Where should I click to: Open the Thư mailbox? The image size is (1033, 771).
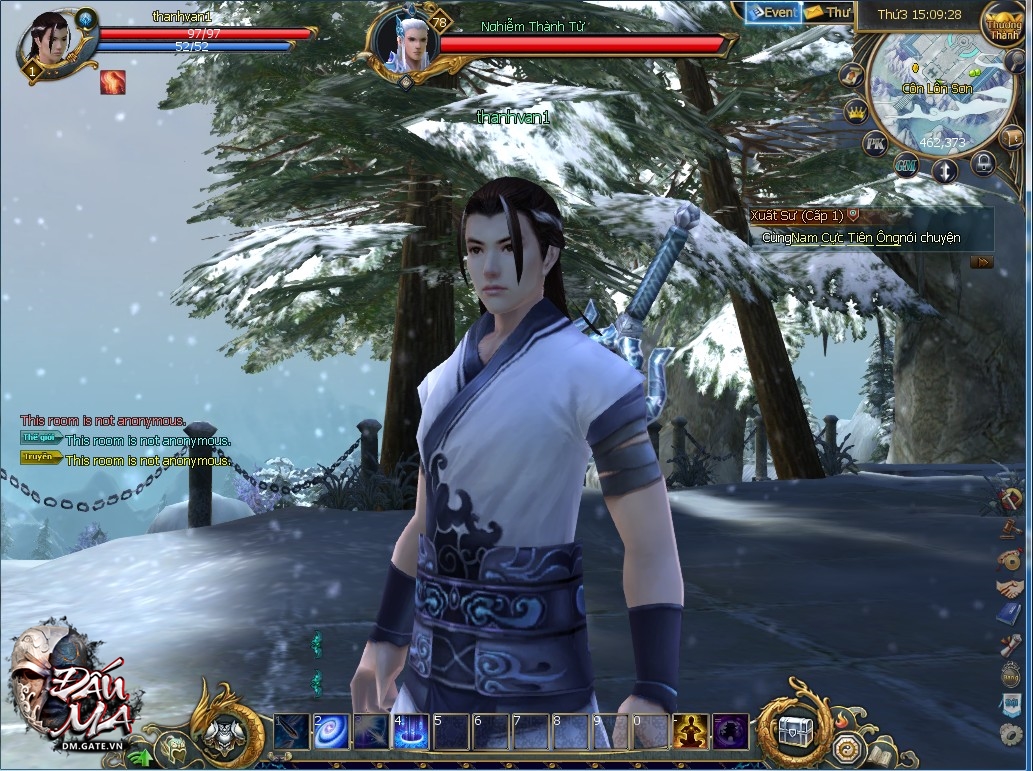[827, 13]
